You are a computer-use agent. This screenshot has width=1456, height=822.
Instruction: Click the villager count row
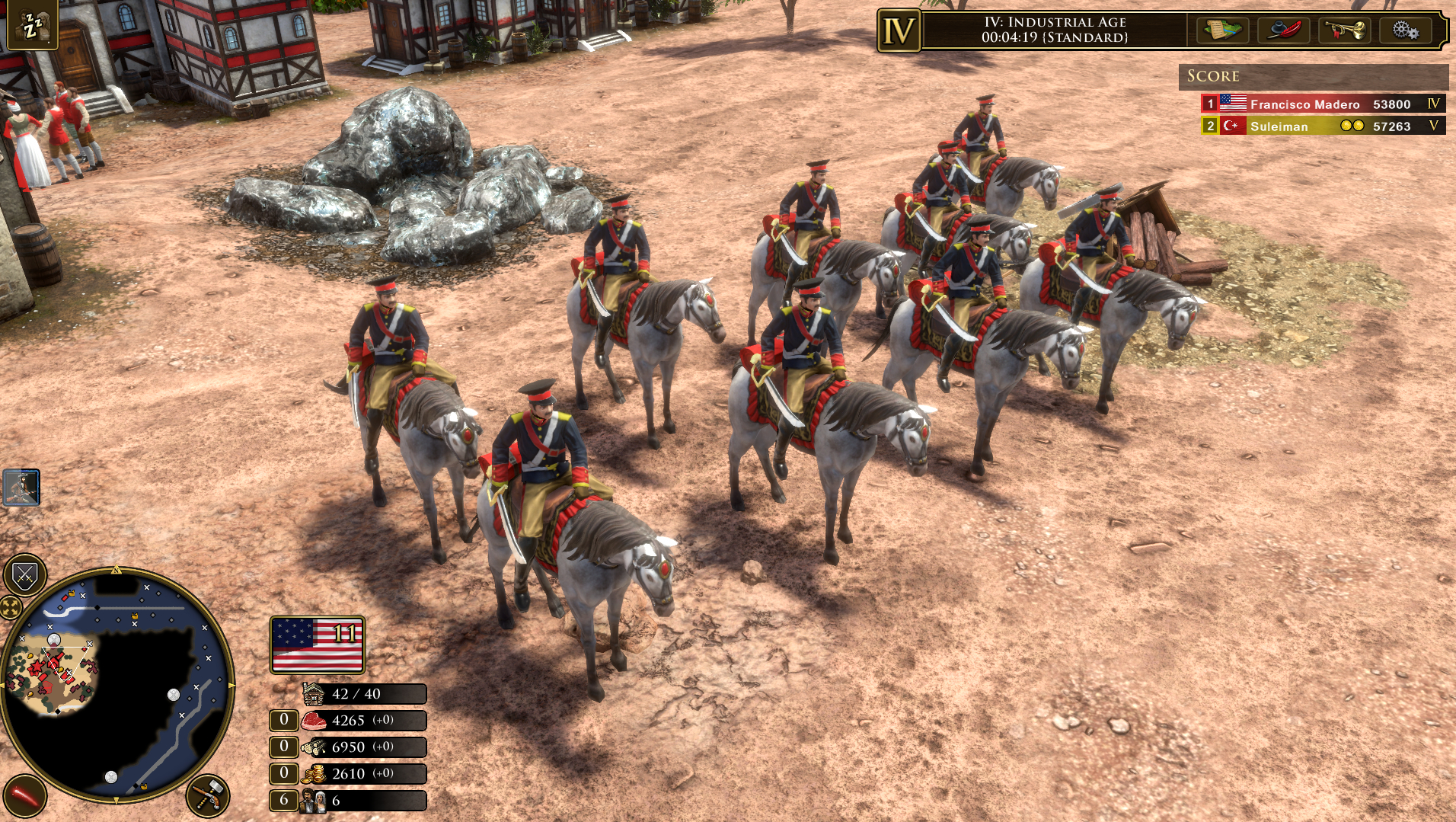(362, 801)
